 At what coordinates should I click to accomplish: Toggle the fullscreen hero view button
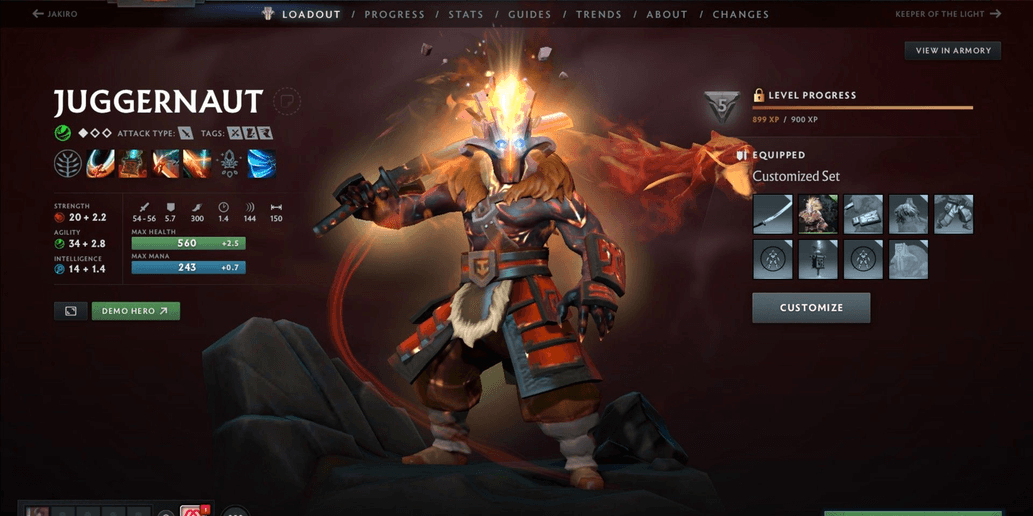[71, 311]
